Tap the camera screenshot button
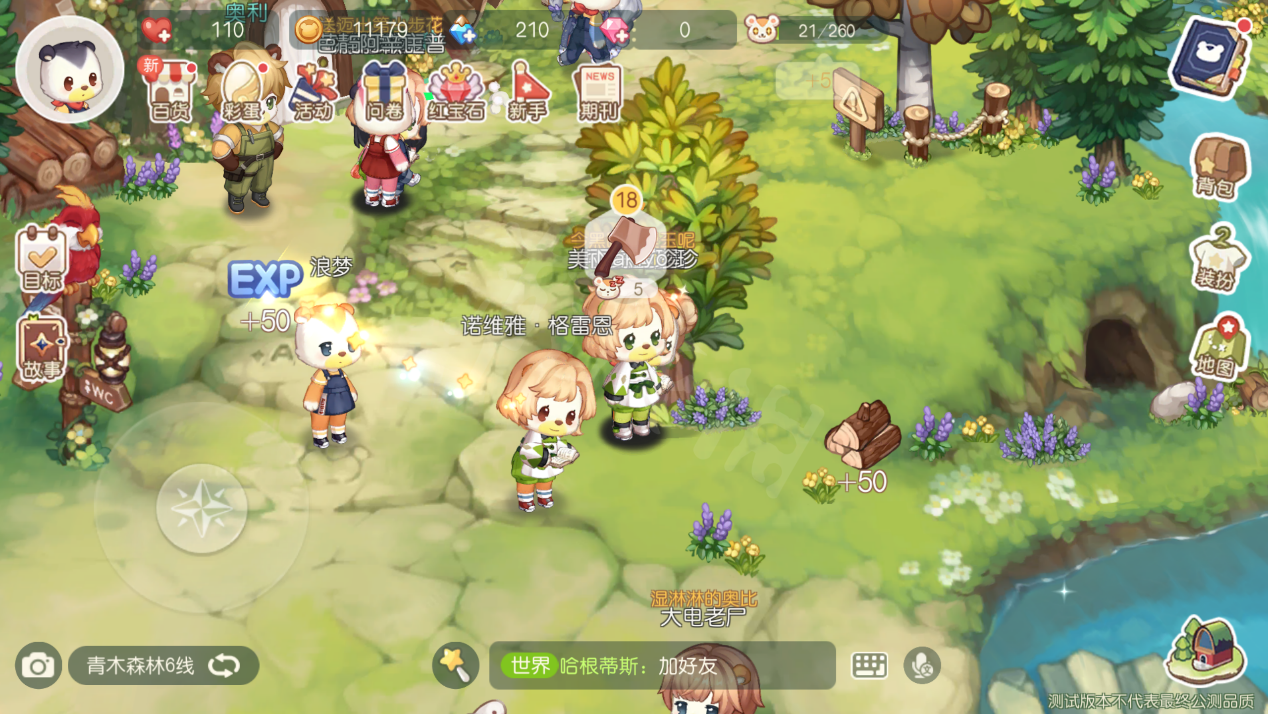This screenshot has width=1268, height=714. (38, 665)
